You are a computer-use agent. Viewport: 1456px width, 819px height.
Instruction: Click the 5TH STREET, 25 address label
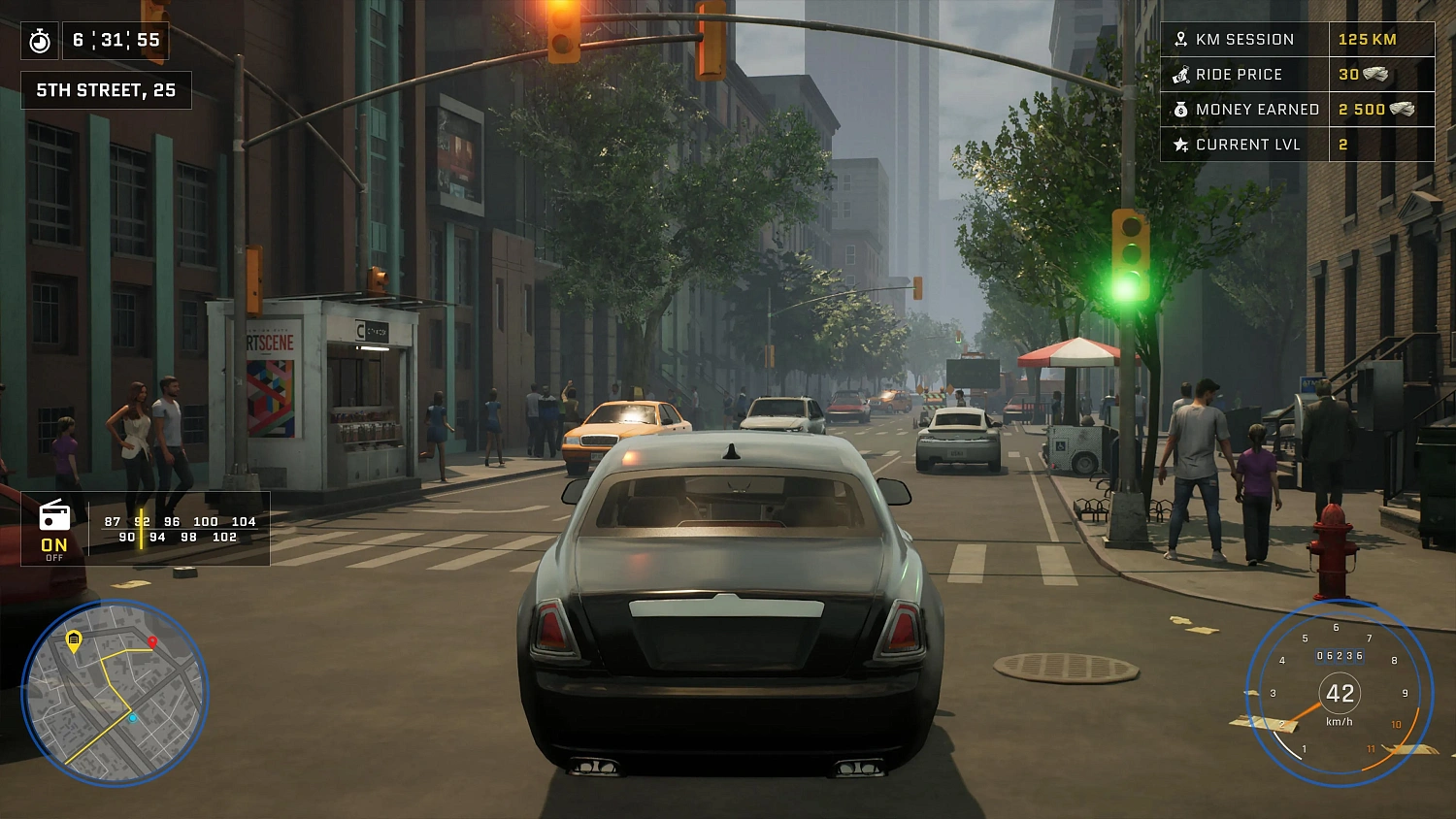coord(106,90)
